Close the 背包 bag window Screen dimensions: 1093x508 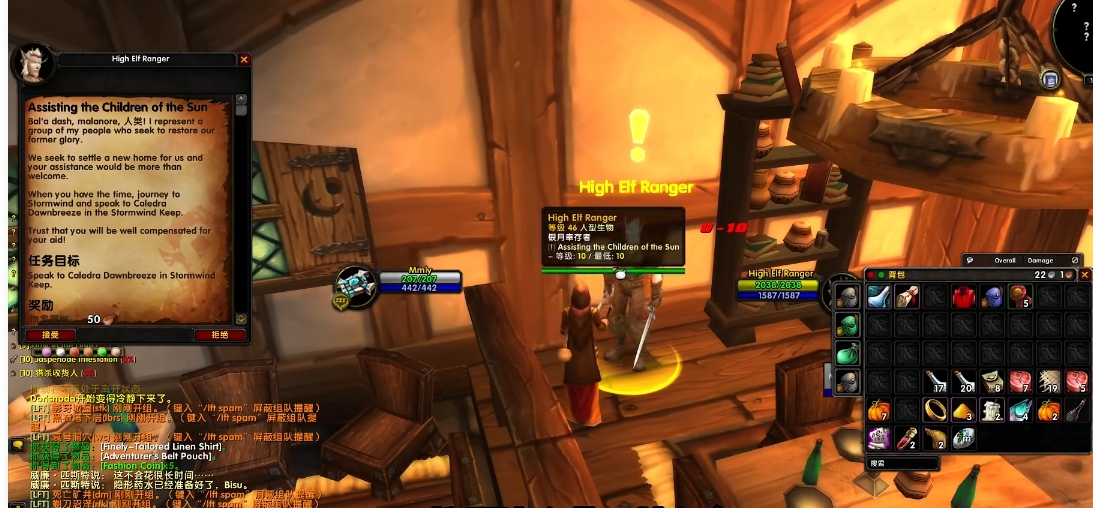pos(1085,275)
